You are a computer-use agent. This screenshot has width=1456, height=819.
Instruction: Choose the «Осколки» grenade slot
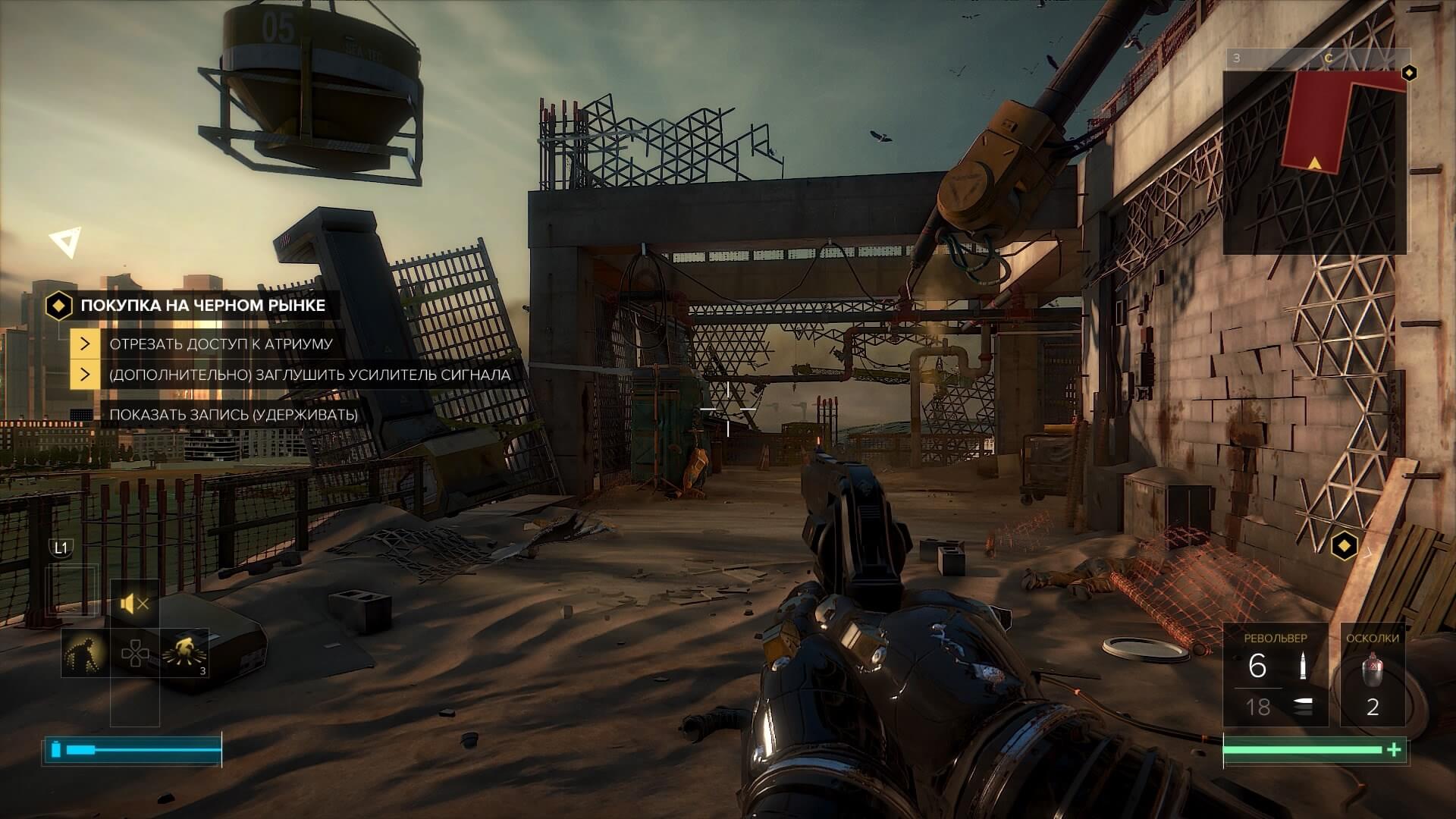click(1373, 675)
